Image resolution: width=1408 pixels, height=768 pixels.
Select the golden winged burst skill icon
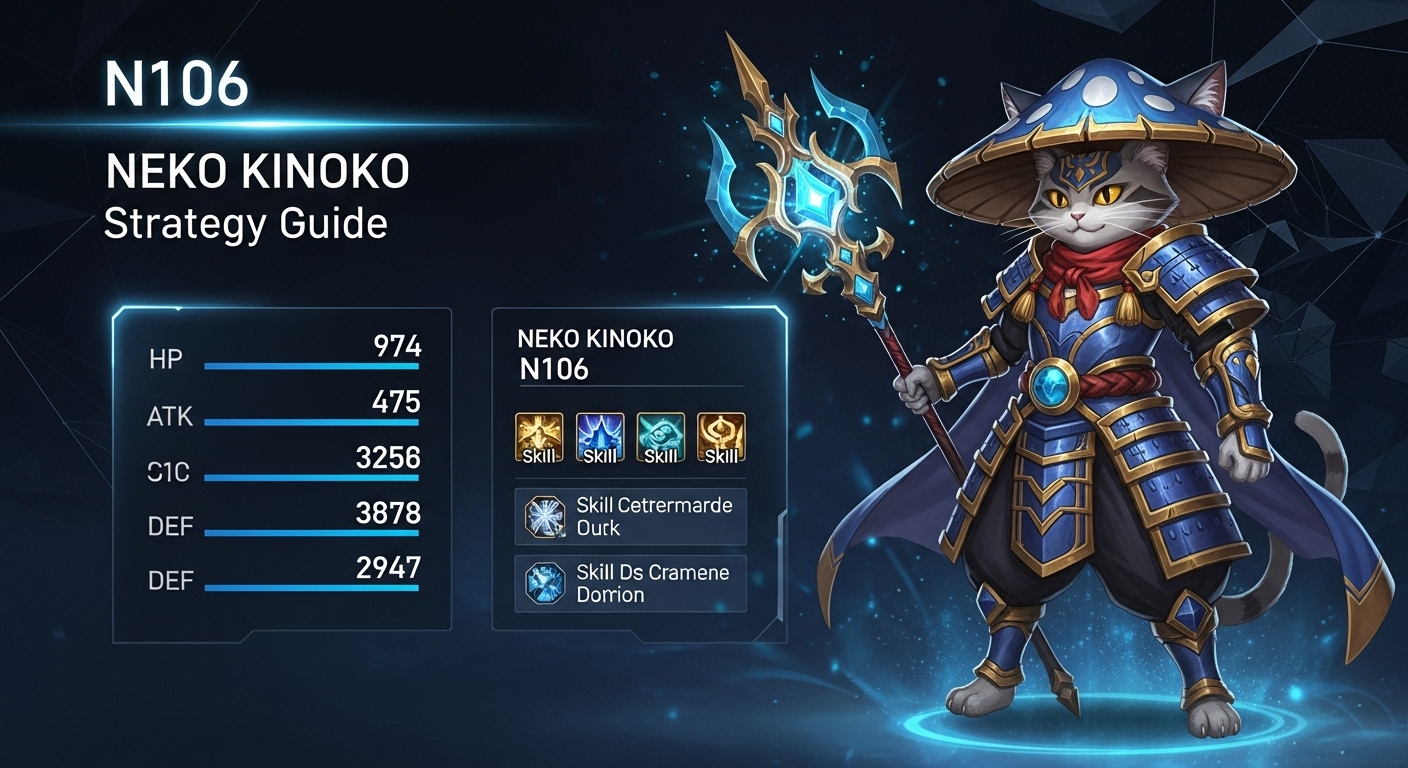coord(539,437)
